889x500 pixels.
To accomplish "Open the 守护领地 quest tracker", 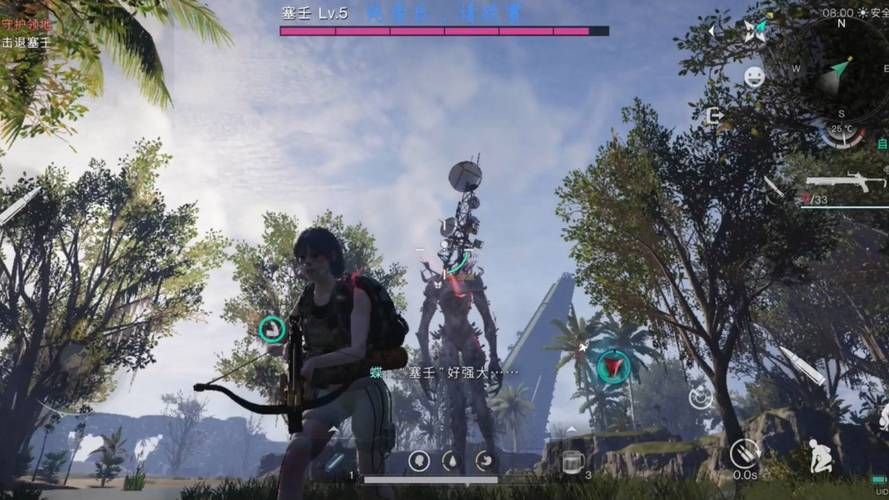I will pyautogui.click(x=28, y=24).
